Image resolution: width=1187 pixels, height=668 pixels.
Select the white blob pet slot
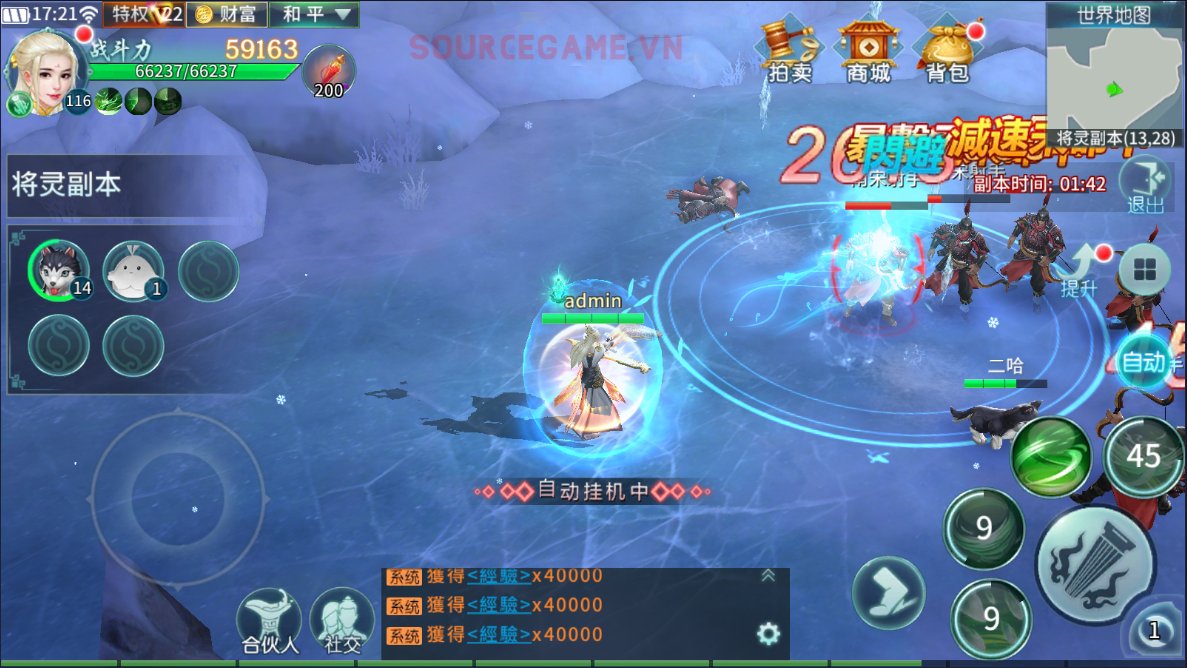click(133, 270)
